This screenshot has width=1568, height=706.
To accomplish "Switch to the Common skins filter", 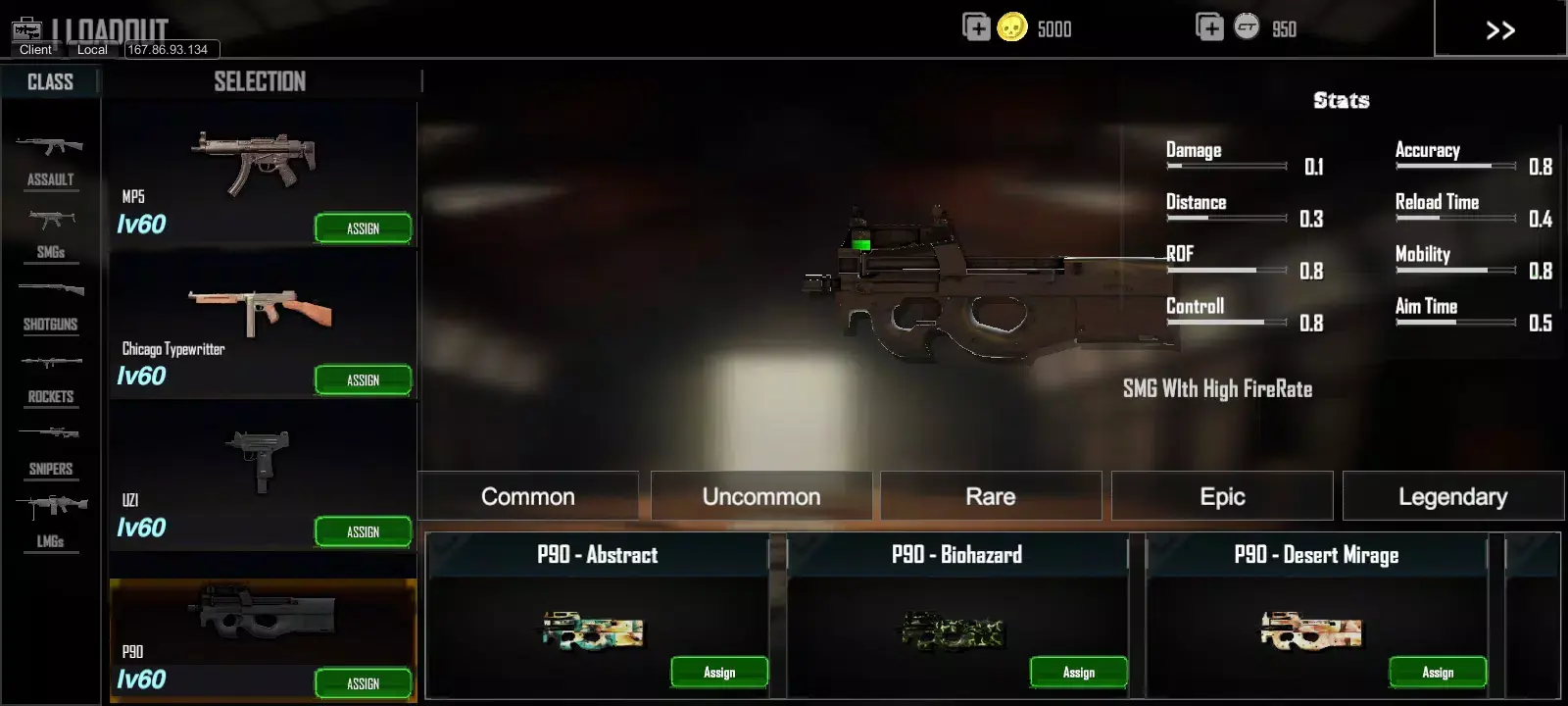I will 526,495.
